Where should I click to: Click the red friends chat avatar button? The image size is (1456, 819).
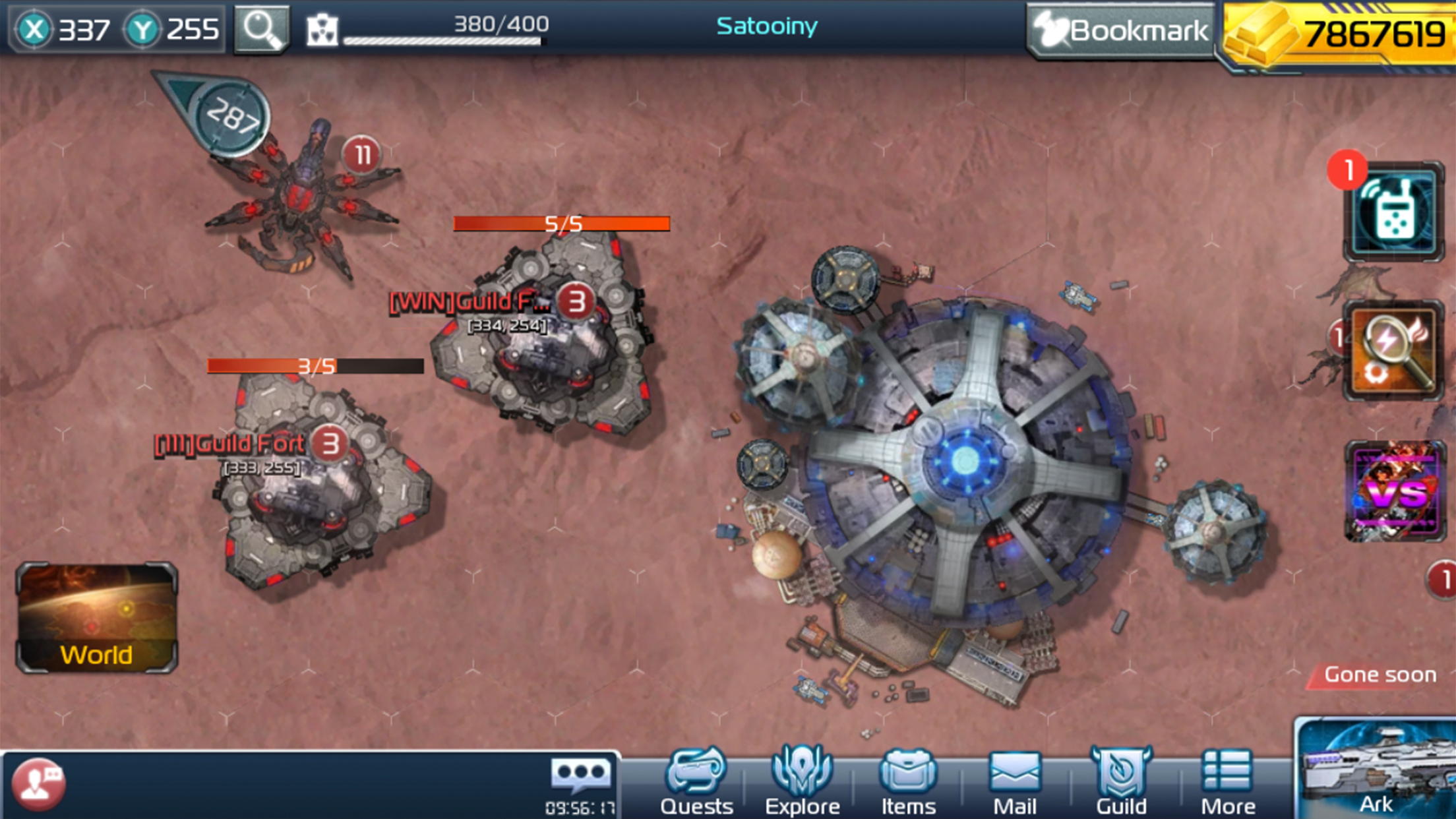38,784
